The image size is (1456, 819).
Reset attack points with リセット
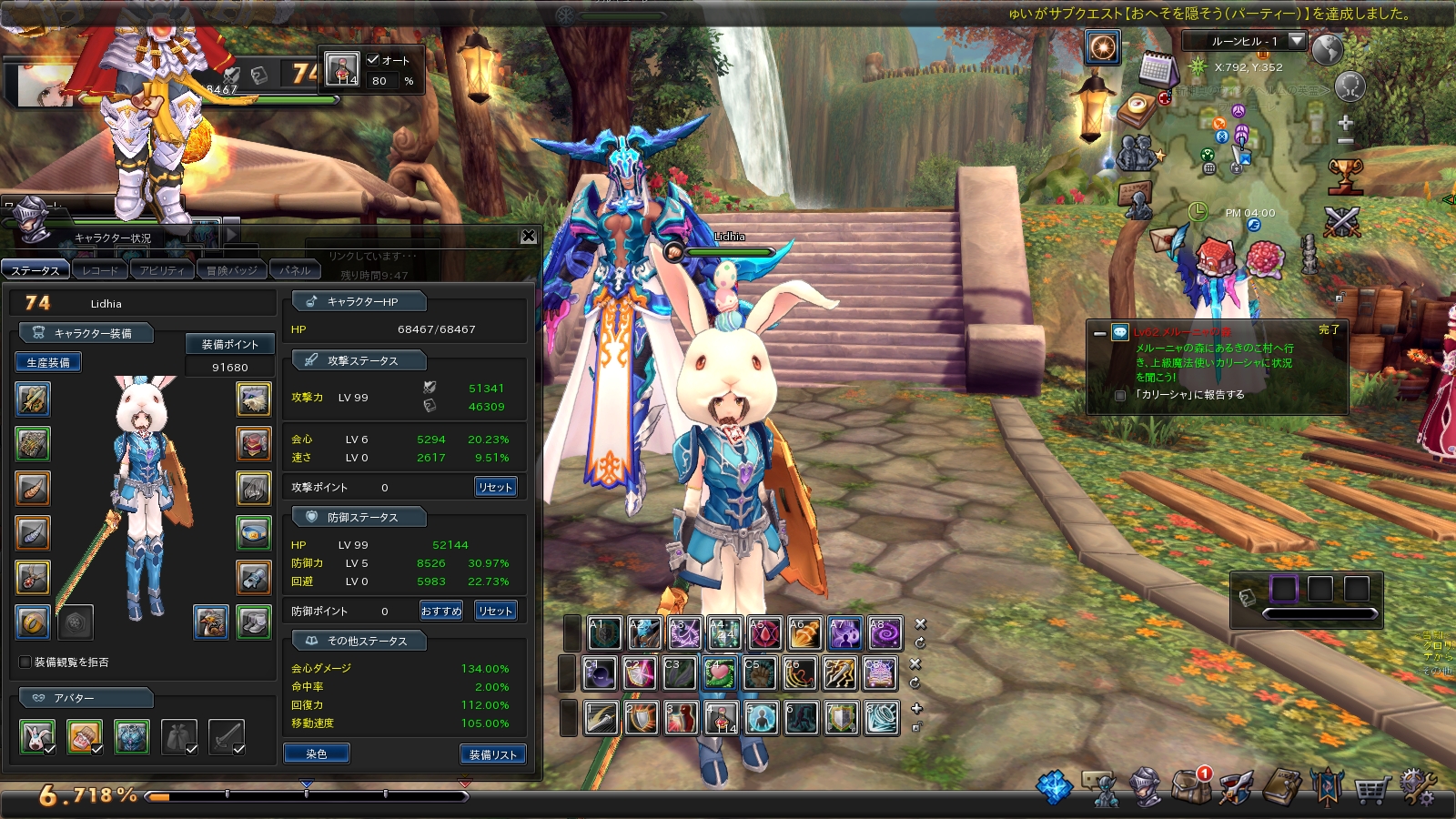[495, 487]
